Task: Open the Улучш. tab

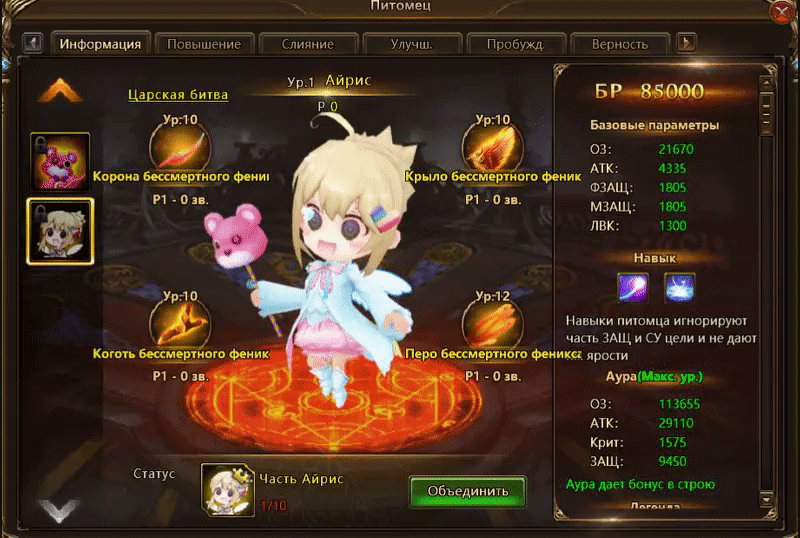Action: (411, 44)
